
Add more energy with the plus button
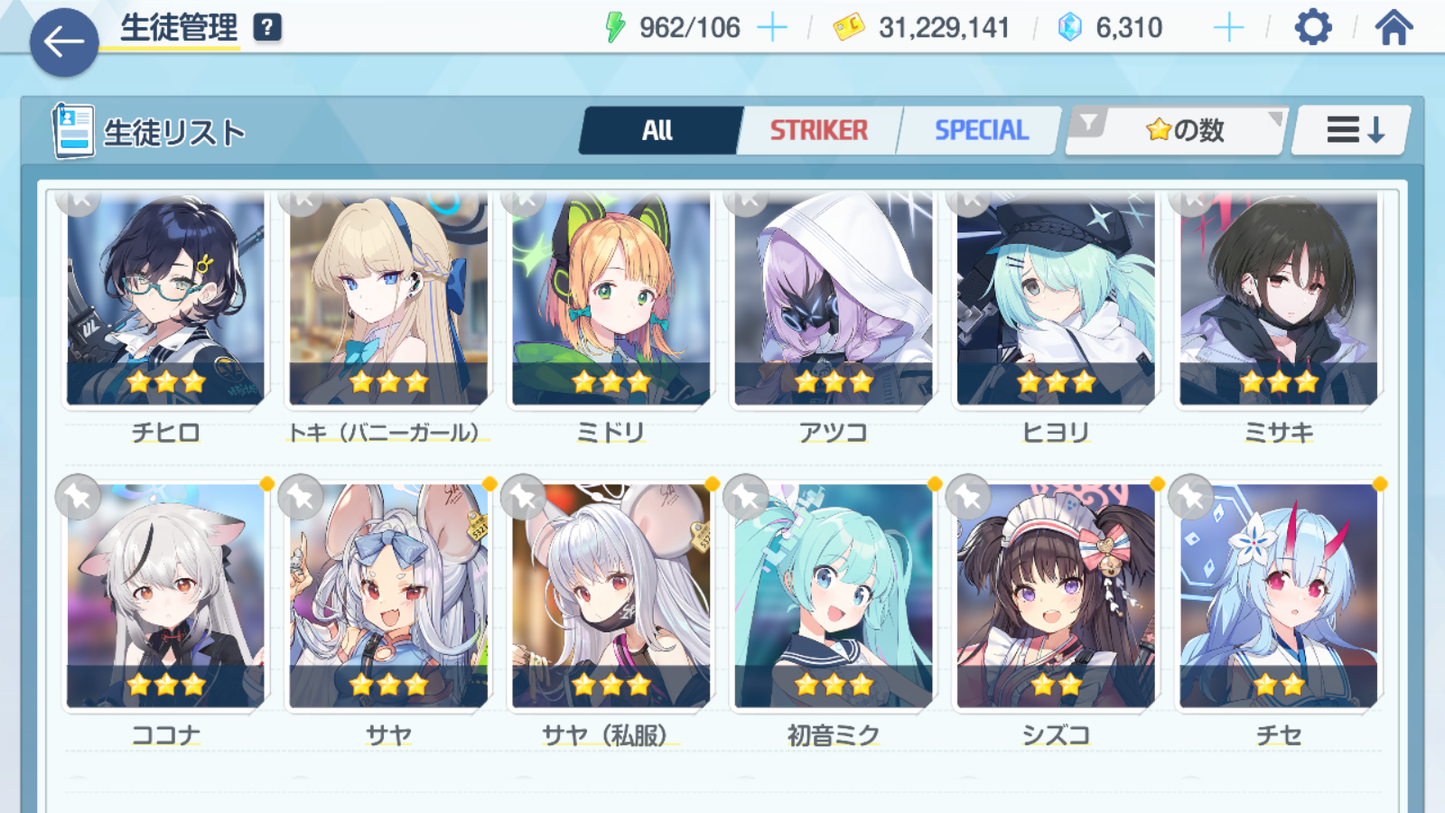click(x=772, y=27)
